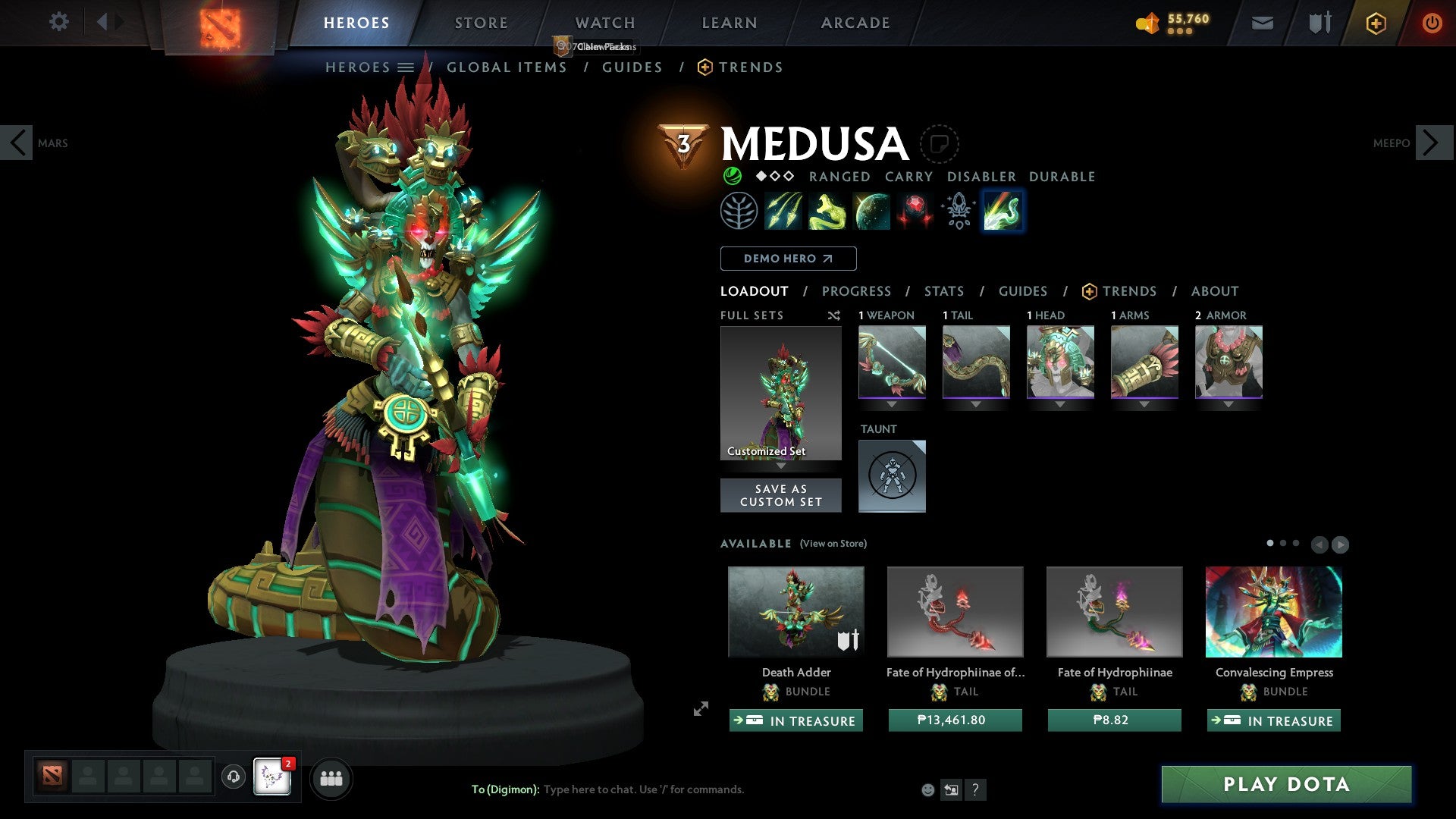Open the GLOBAL ITEMS tab
1456x819 pixels.
[506, 67]
